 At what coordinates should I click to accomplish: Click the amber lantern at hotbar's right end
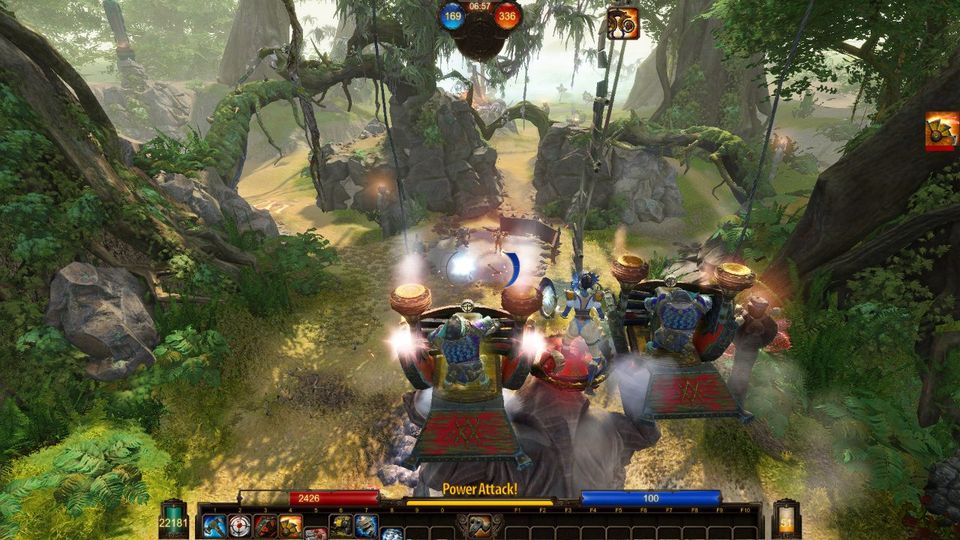[x=786, y=520]
